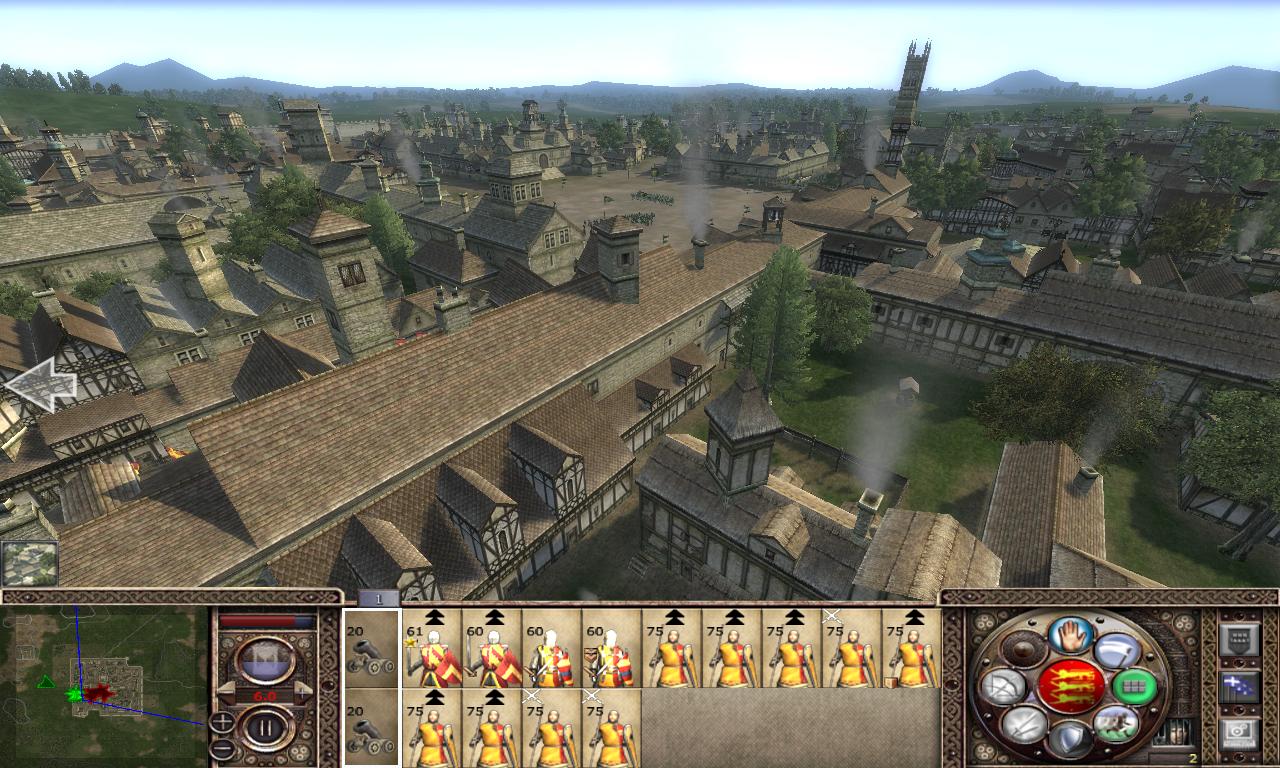Image resolution: width=1280 pixels, height=768 pixels.
Task: Click the camera view button on right panel
Action: pyautogui.click(x=1239, y=733)
